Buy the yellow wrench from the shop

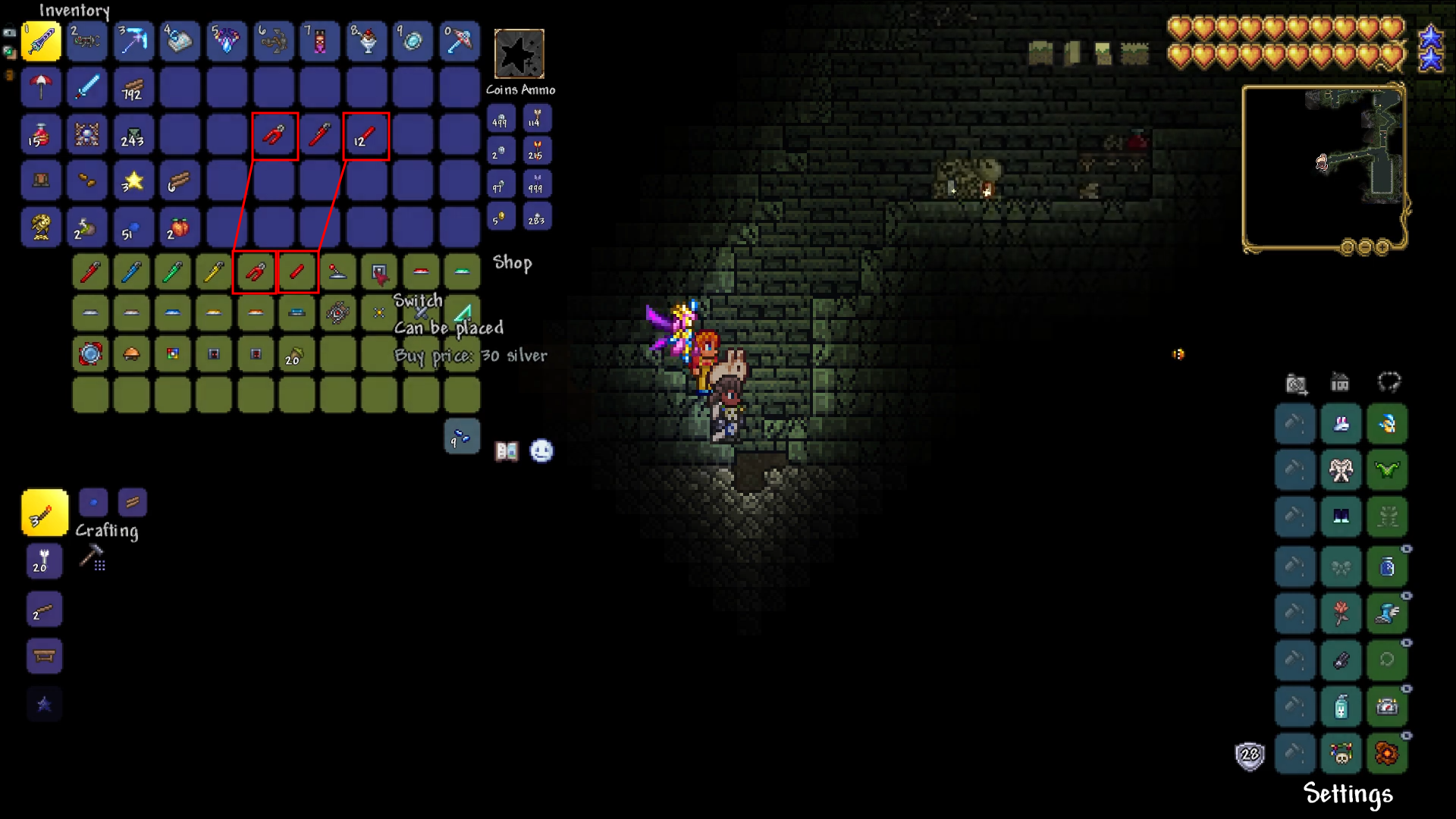pyautogui.click(x=213, y=272)
